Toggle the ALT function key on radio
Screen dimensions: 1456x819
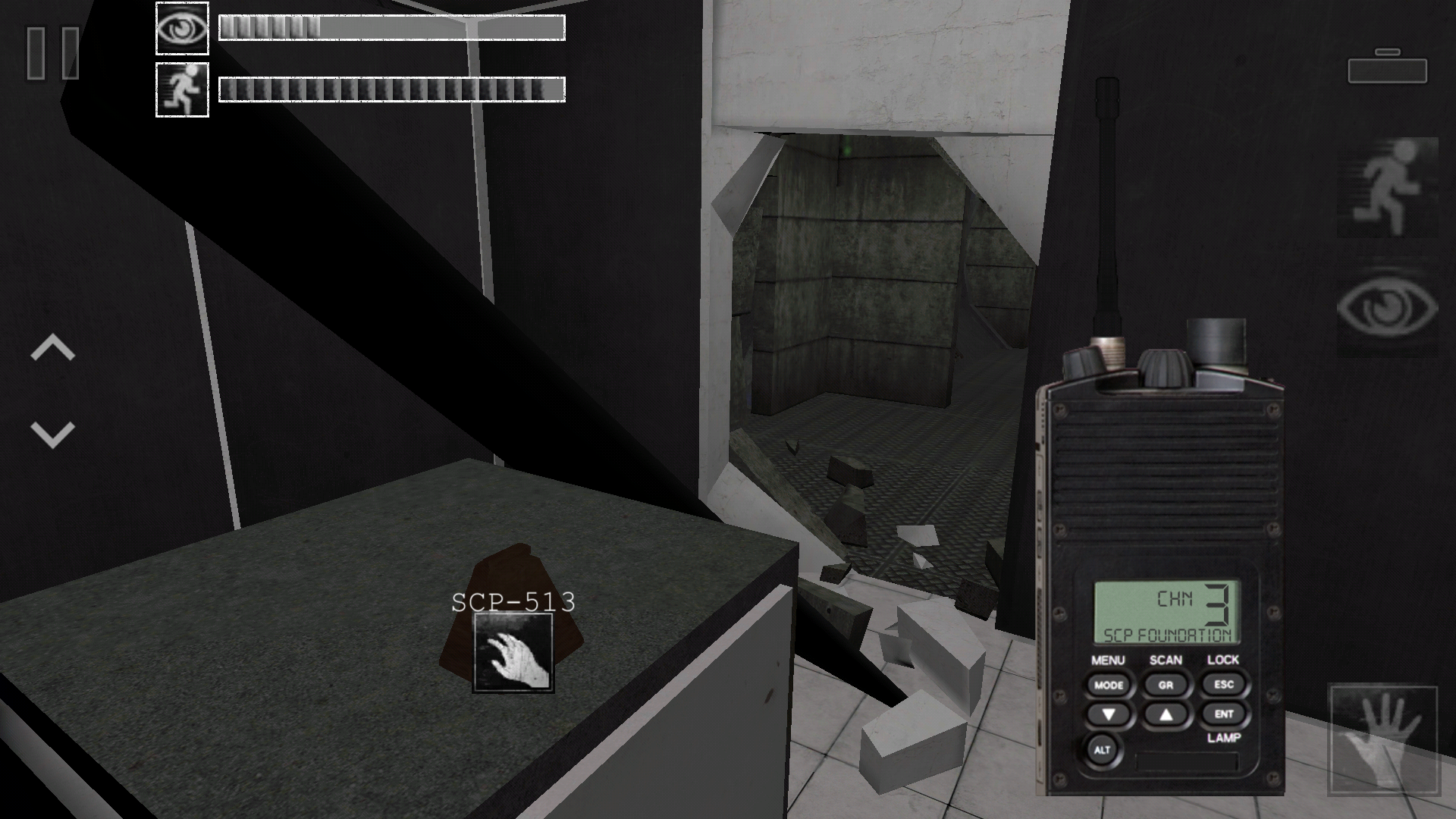pyautogui.click(x=1102, y=750)
